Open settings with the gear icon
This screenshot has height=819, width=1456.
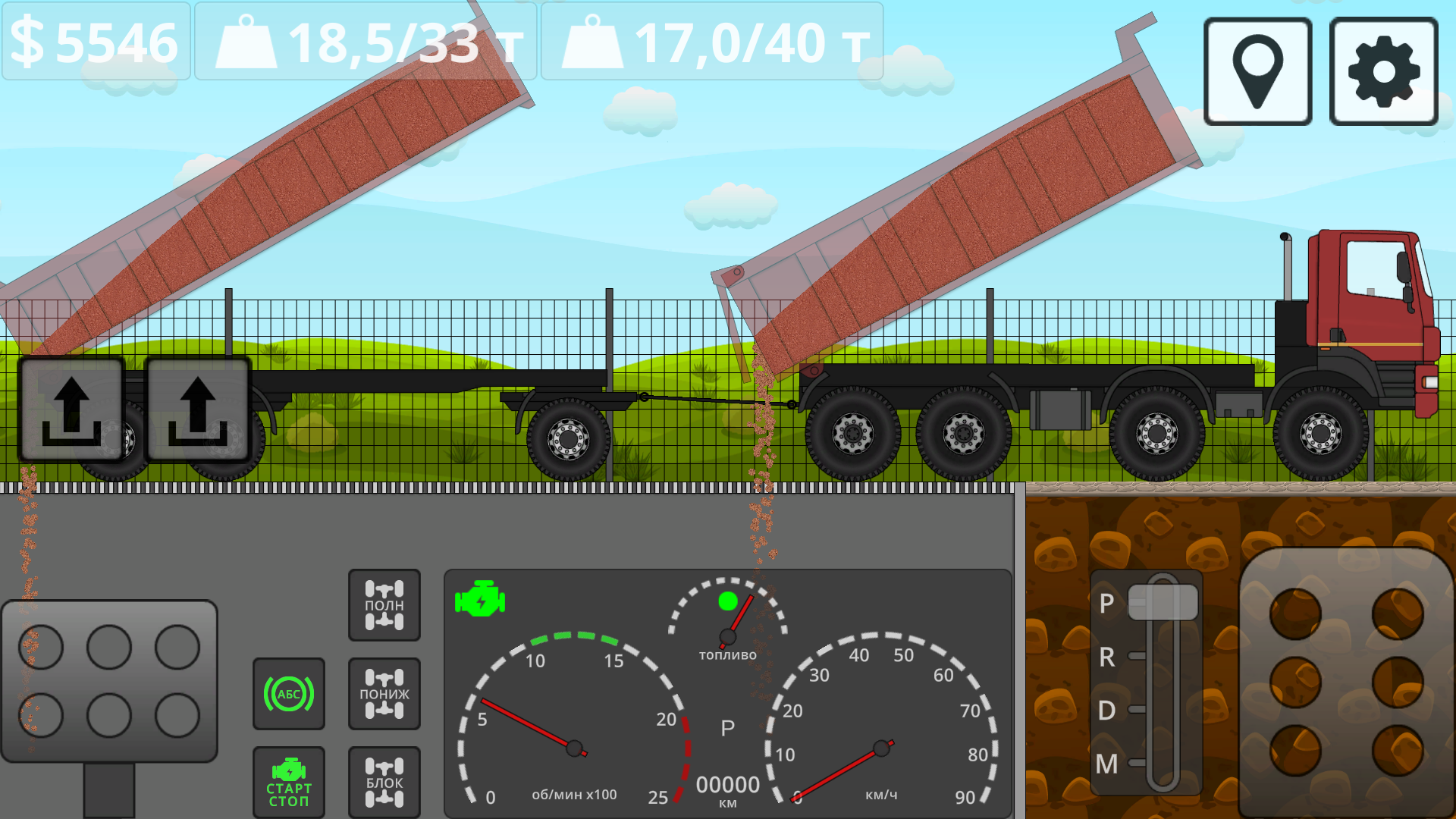1382,69
